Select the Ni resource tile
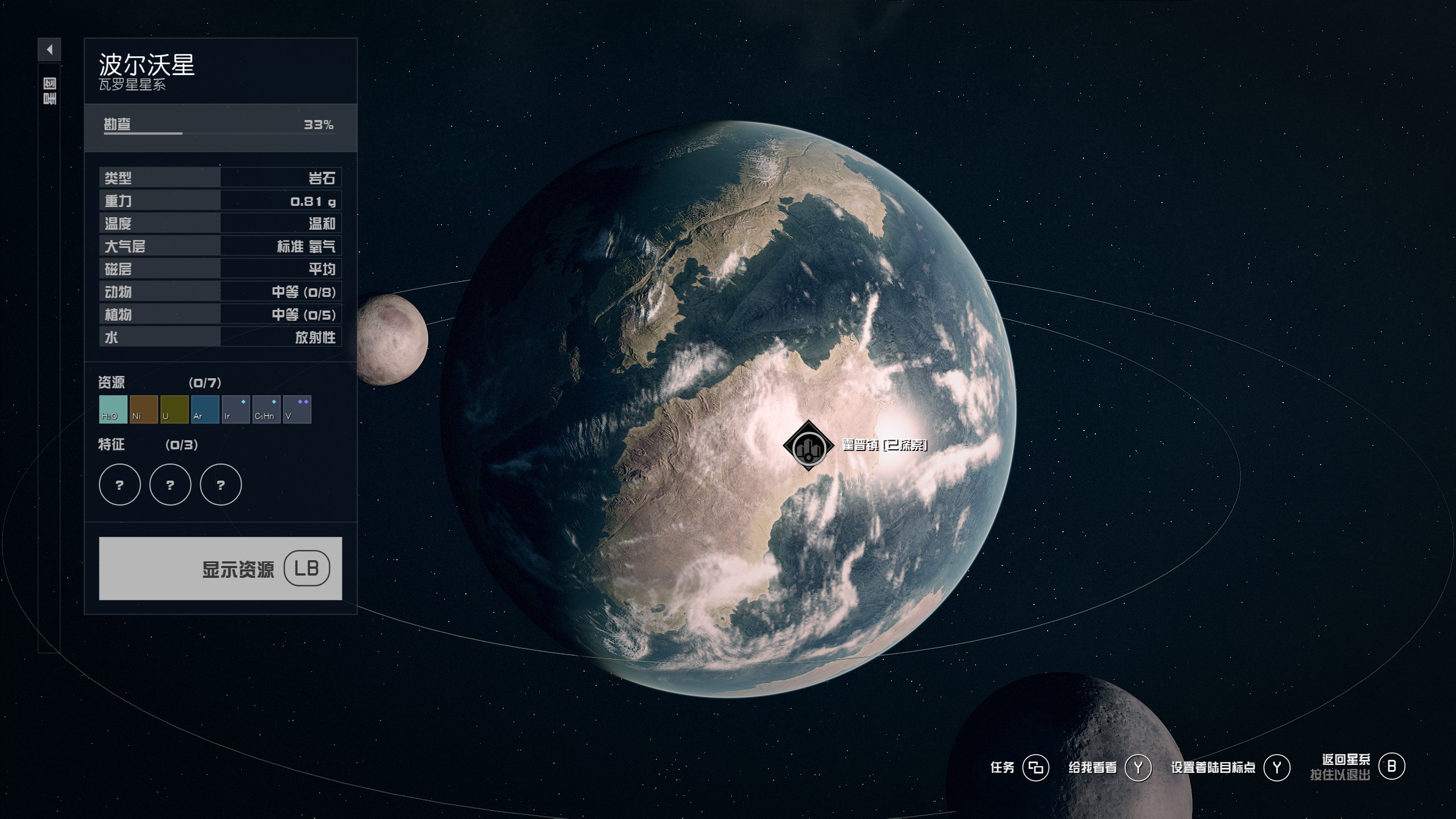The height and width of the screenshot is (819, 1456). (143, 409)
